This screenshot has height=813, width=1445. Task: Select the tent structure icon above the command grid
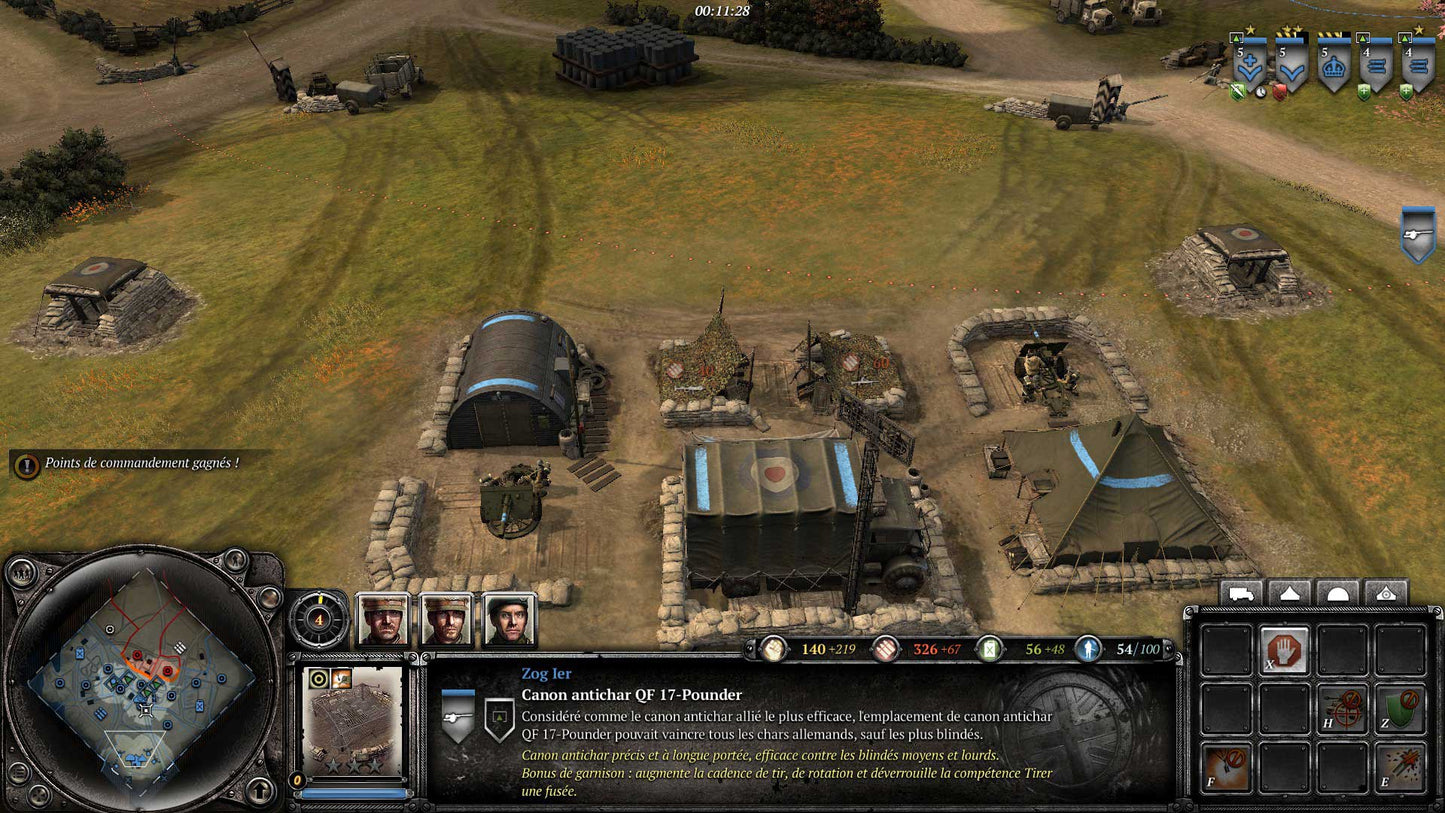point(1289,594)
